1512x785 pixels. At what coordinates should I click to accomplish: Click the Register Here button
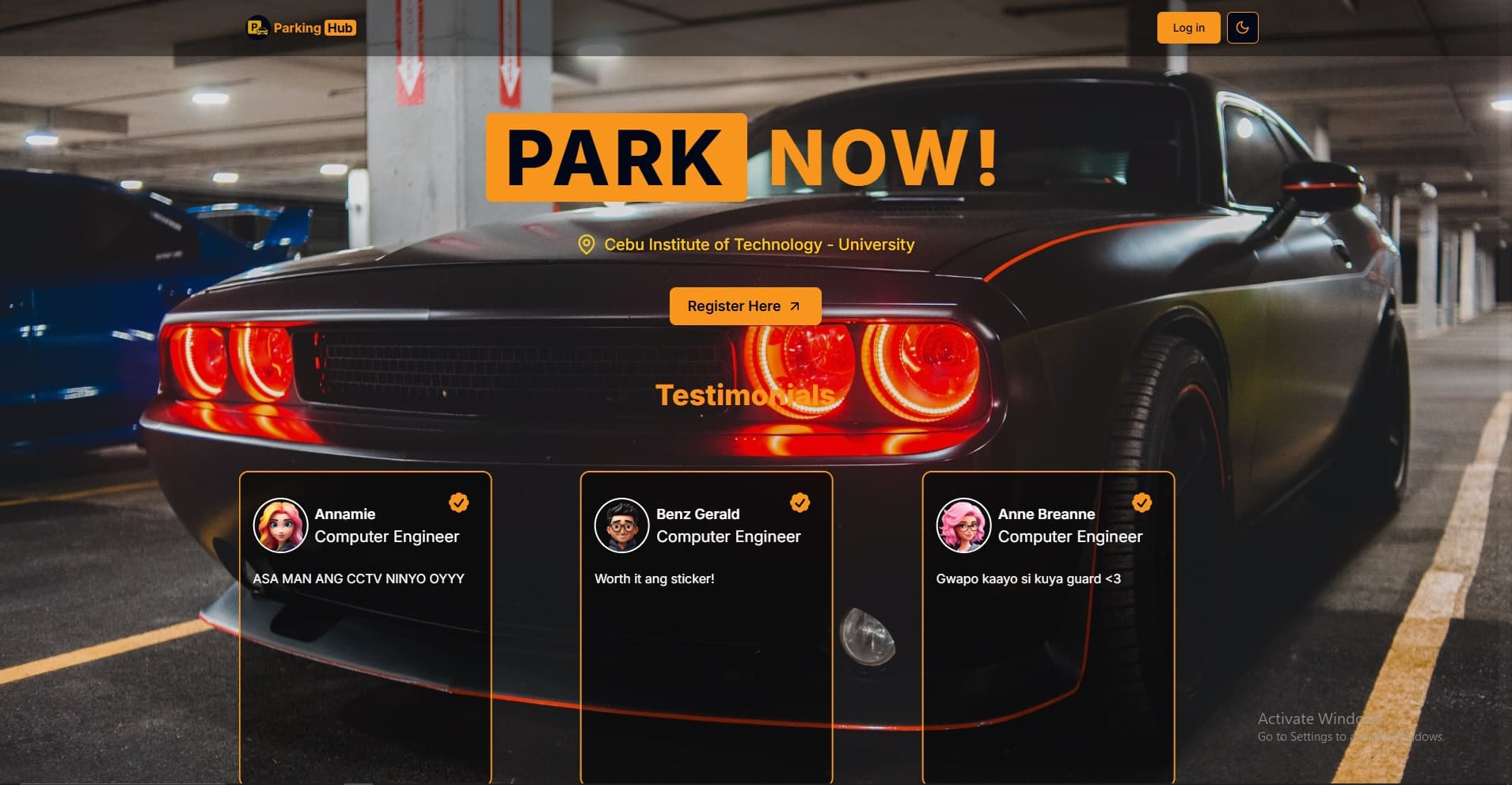745,305
